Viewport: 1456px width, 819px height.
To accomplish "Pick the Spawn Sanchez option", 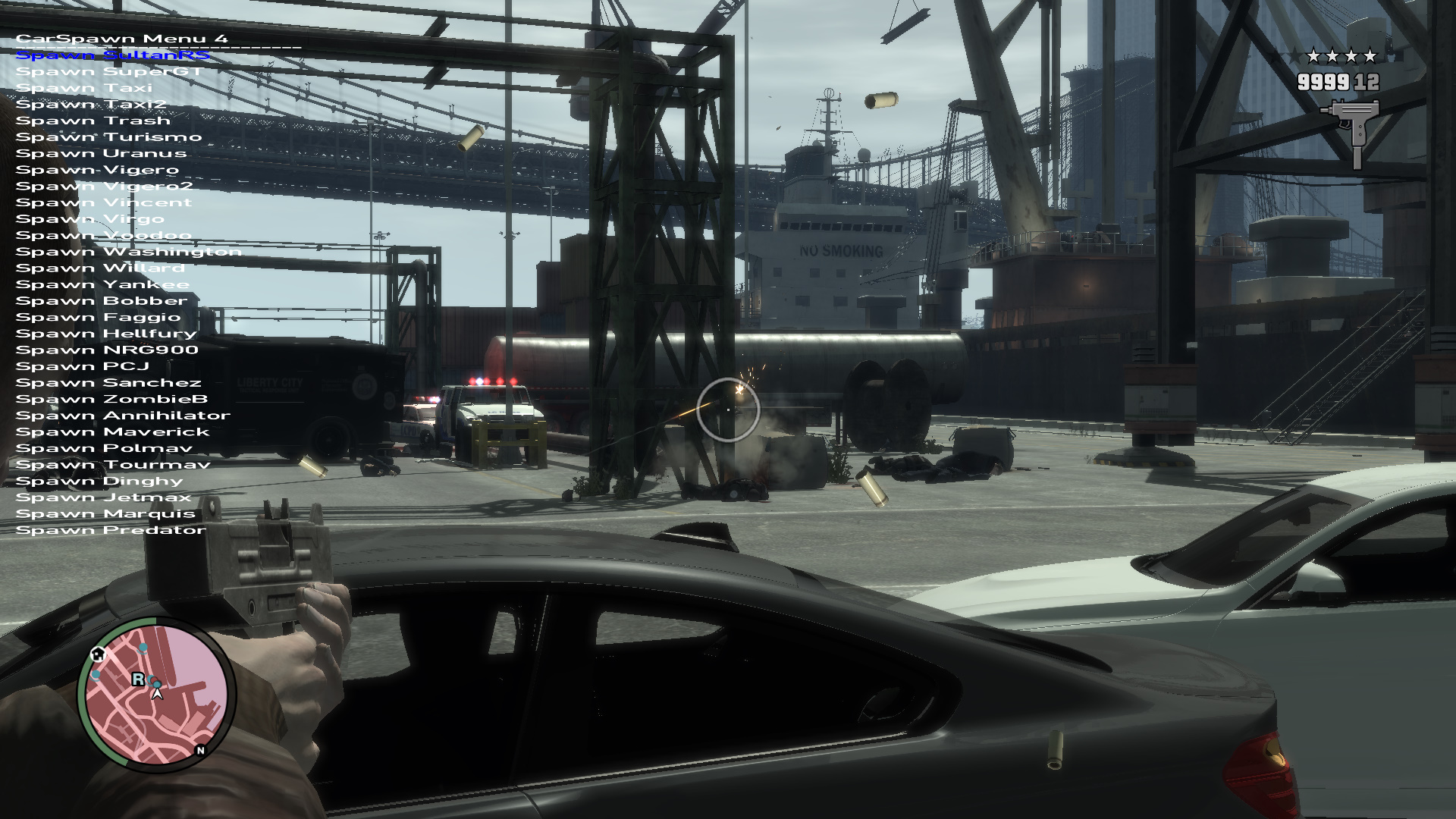I will [108, 383].
